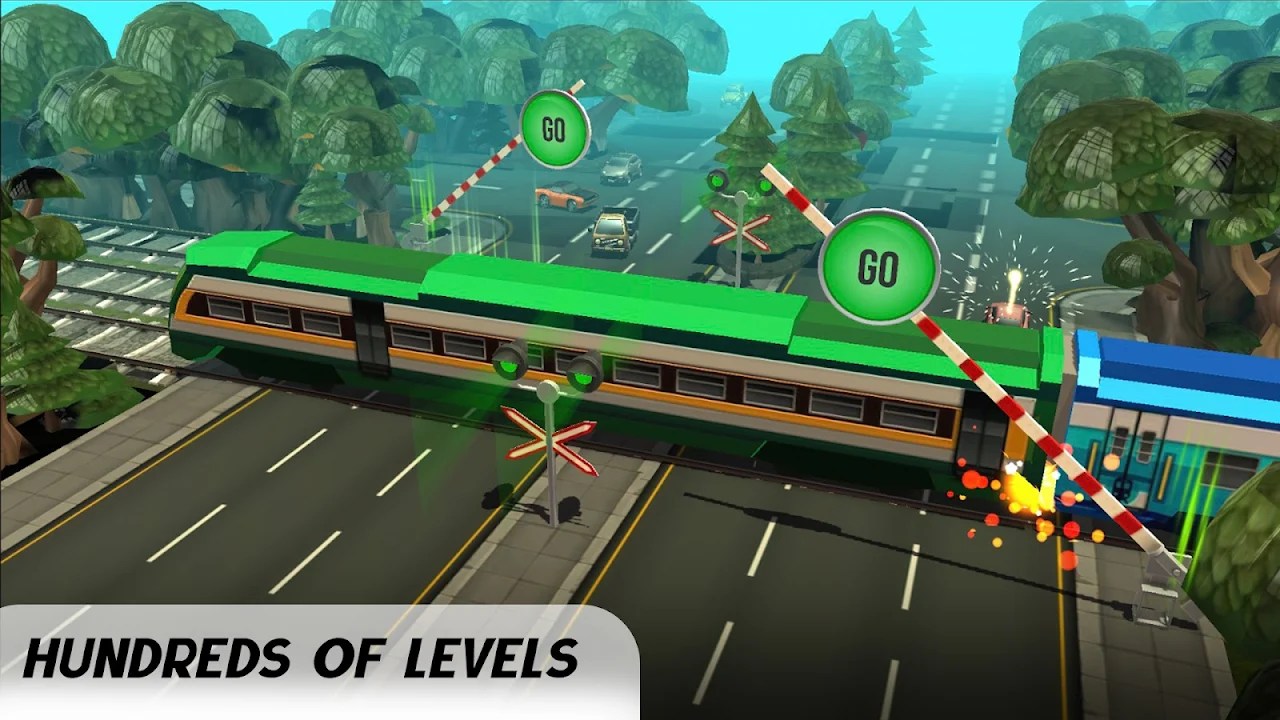Tap the smaller, distant GO button
The image size is (1280, 720).
click(555, 128)
